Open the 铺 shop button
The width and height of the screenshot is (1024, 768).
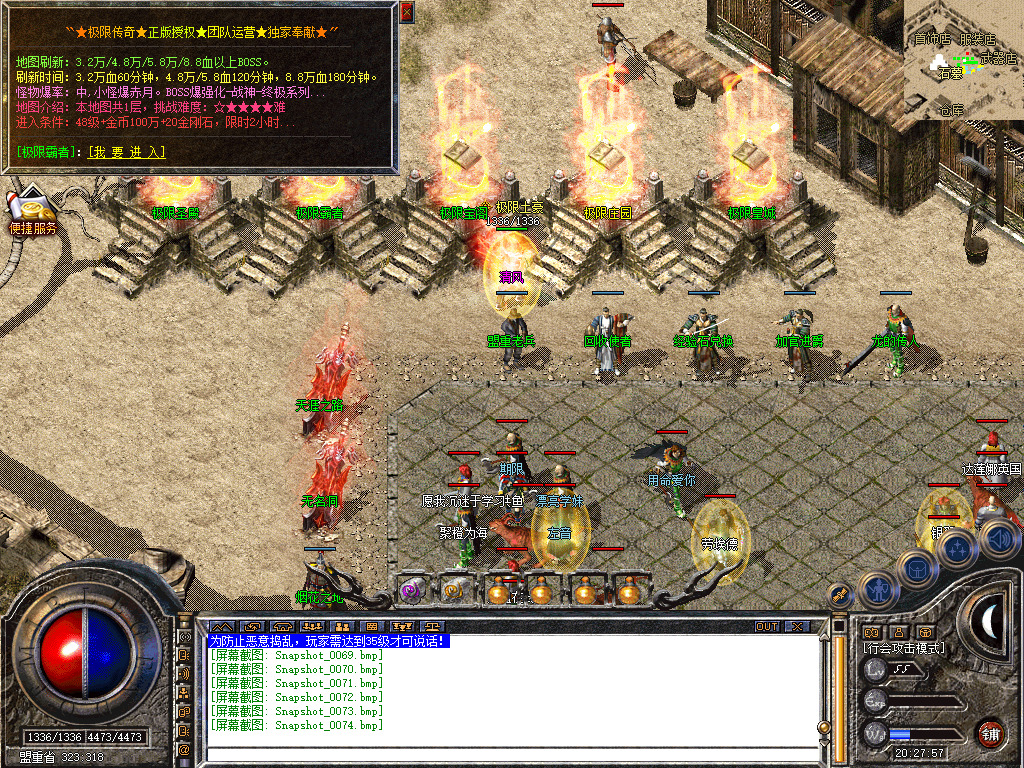point(991,733)
